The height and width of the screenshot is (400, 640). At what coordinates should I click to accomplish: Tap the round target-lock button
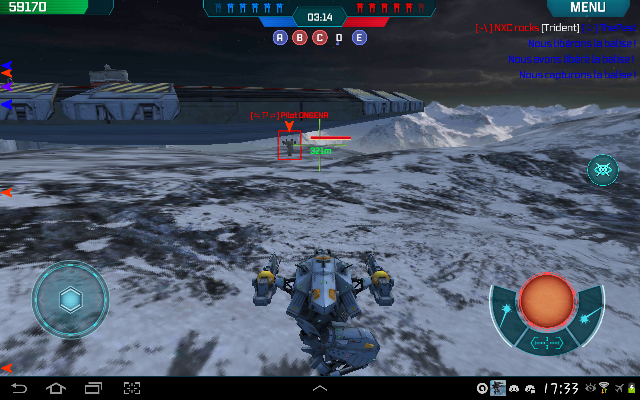tap(602, 170)
